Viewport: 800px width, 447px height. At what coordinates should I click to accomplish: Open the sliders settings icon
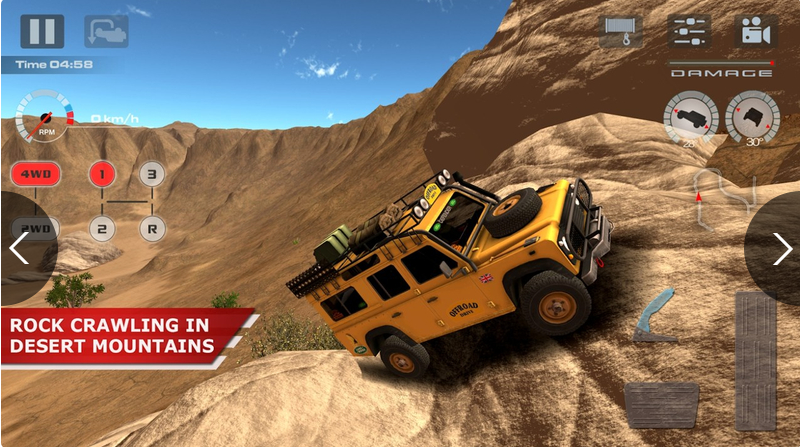689,31
